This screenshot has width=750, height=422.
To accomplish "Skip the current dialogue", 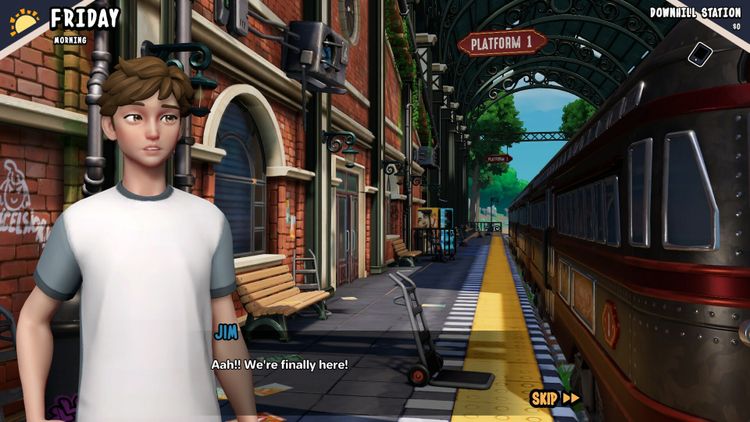I will [554, 398].
